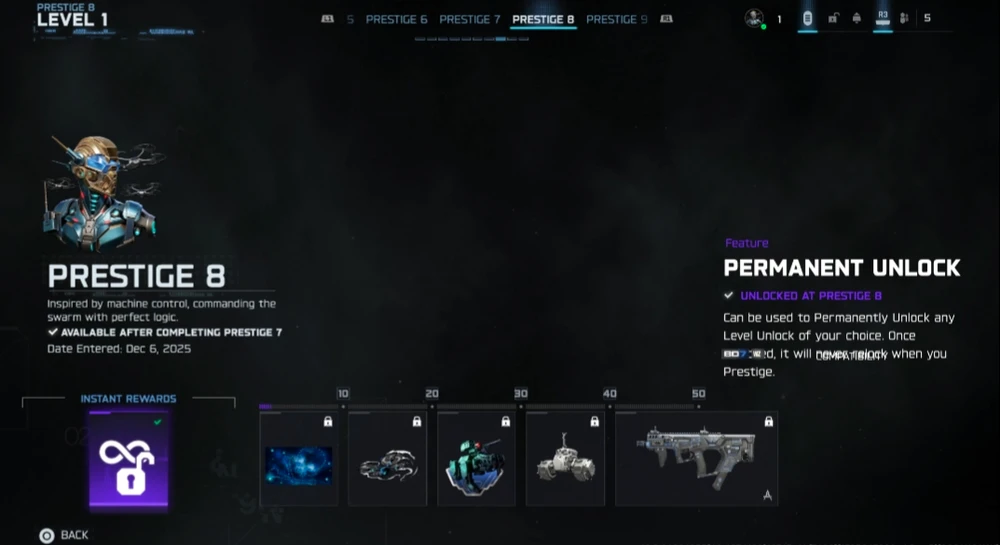Screen dimensions: 1000x545
Task: Select the teal robot turret reward tile
Action: pos(476,460)
